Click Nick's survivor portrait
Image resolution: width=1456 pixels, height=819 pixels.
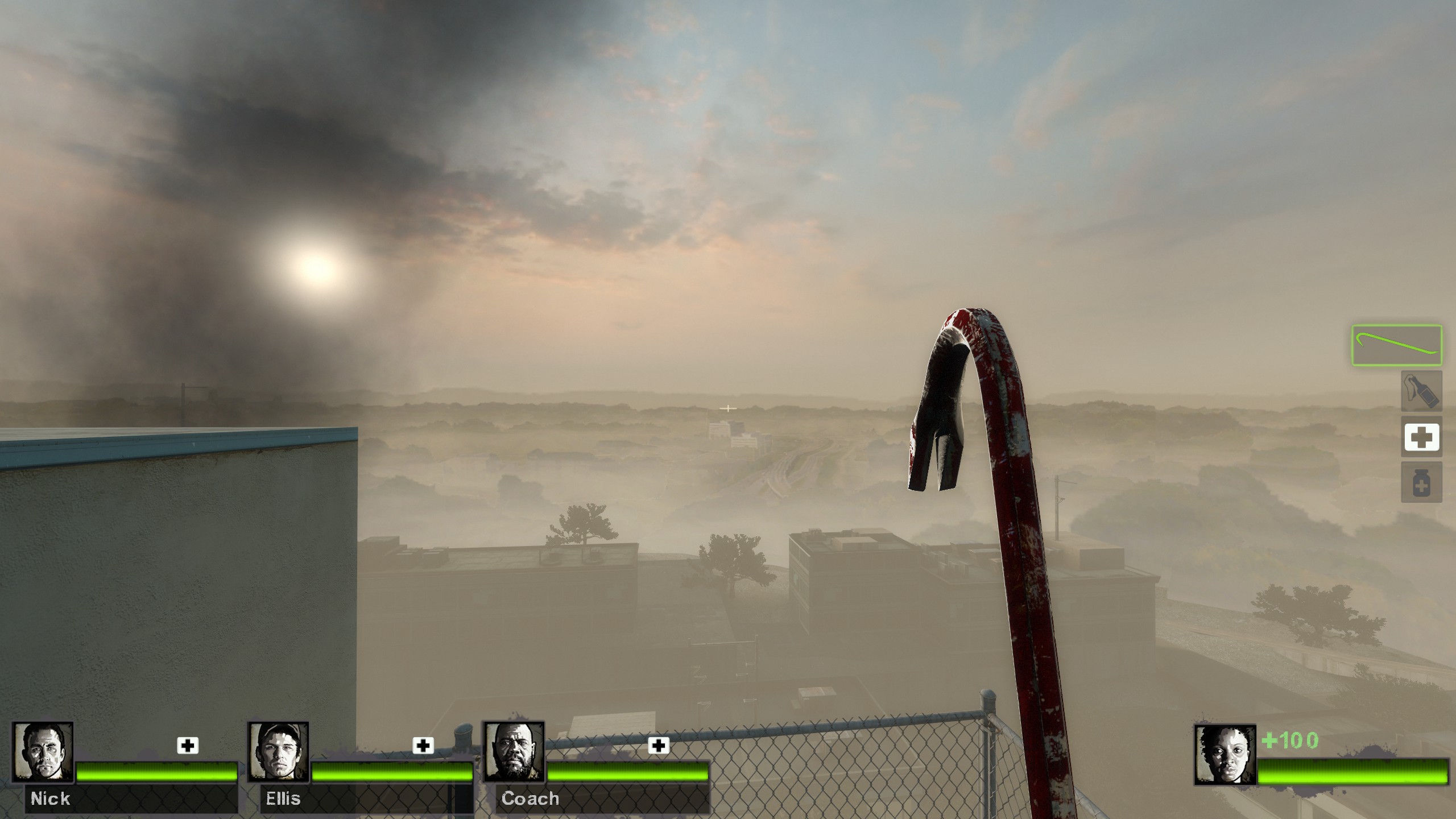(43, 751)
